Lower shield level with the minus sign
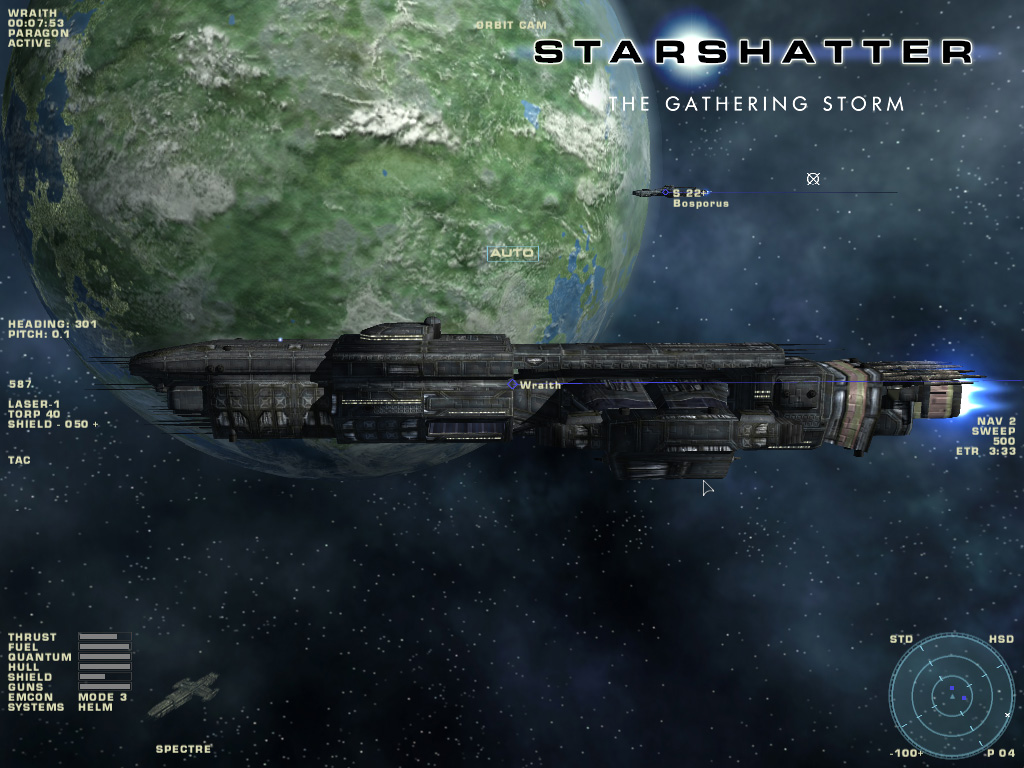 pyautogui.click(x=58, y=425)
